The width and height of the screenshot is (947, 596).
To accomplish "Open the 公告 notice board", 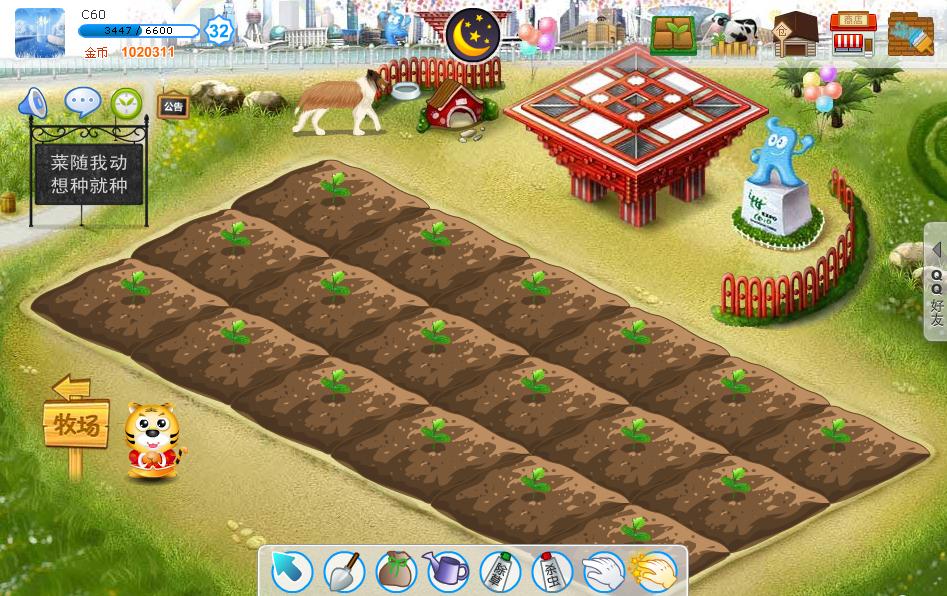I will (x=172, y=106).
